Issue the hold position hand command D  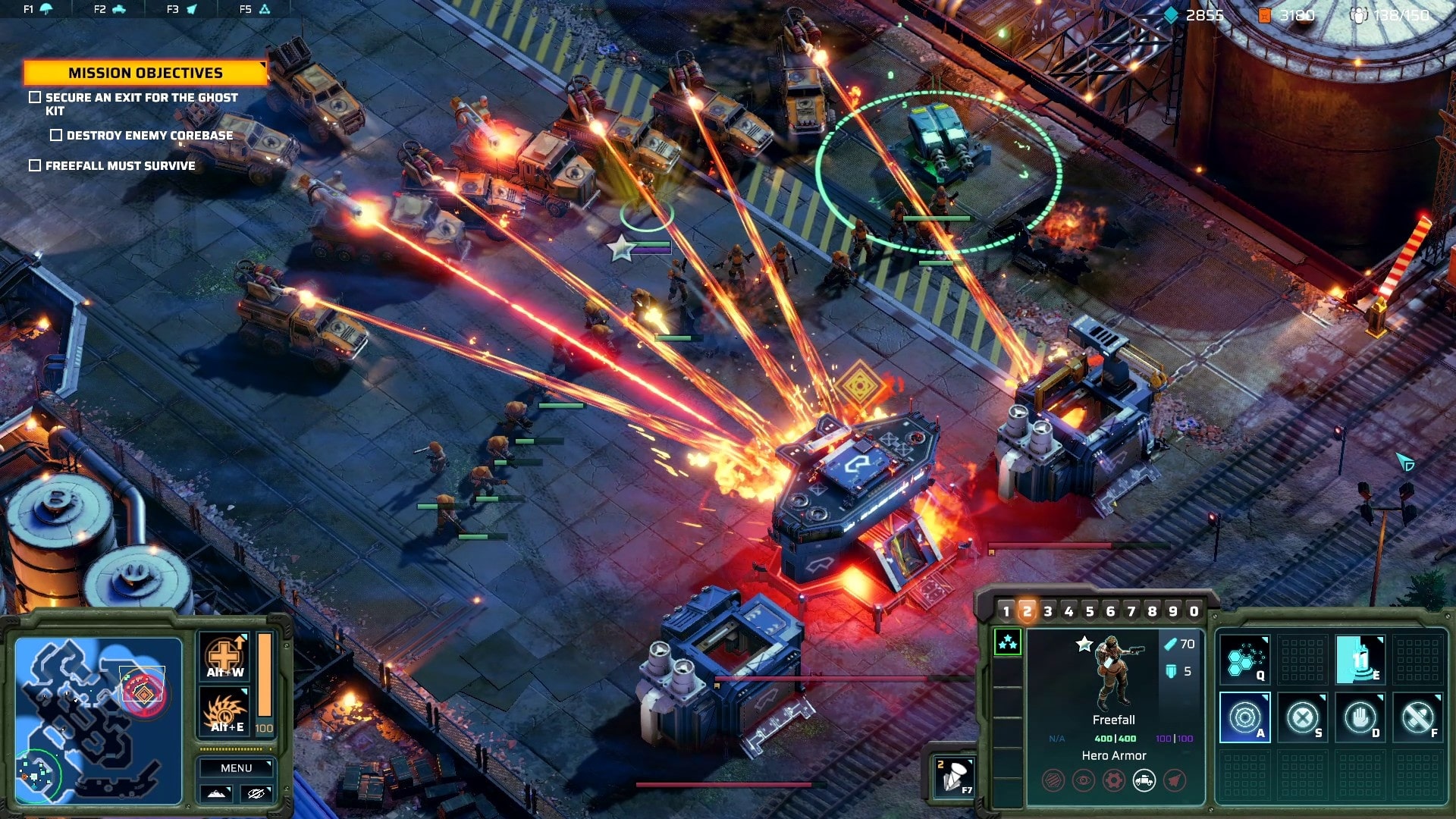point(1360,717)
